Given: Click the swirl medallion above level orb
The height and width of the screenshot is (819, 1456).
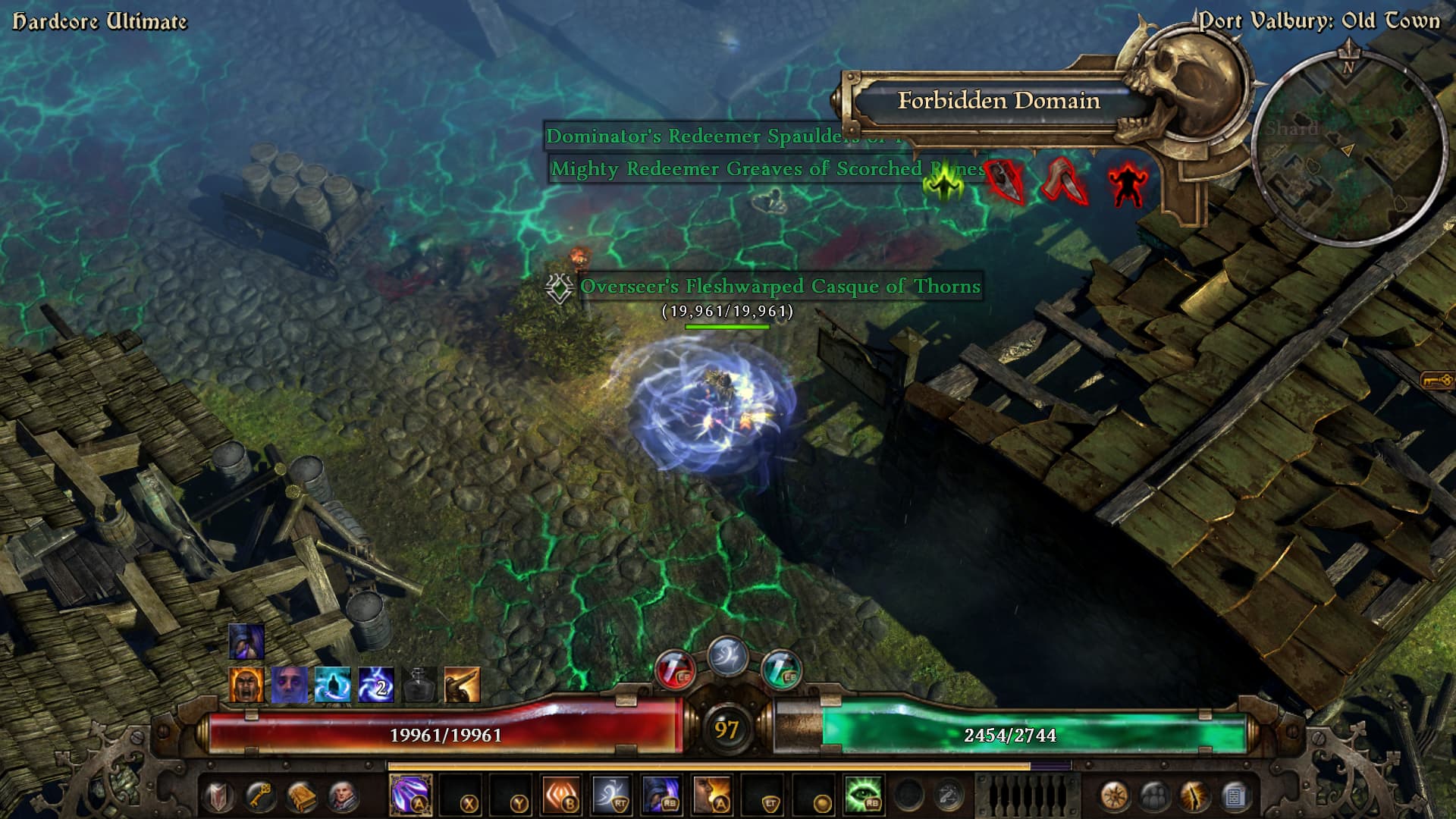Looking at the screenshot, I should 727,656.
